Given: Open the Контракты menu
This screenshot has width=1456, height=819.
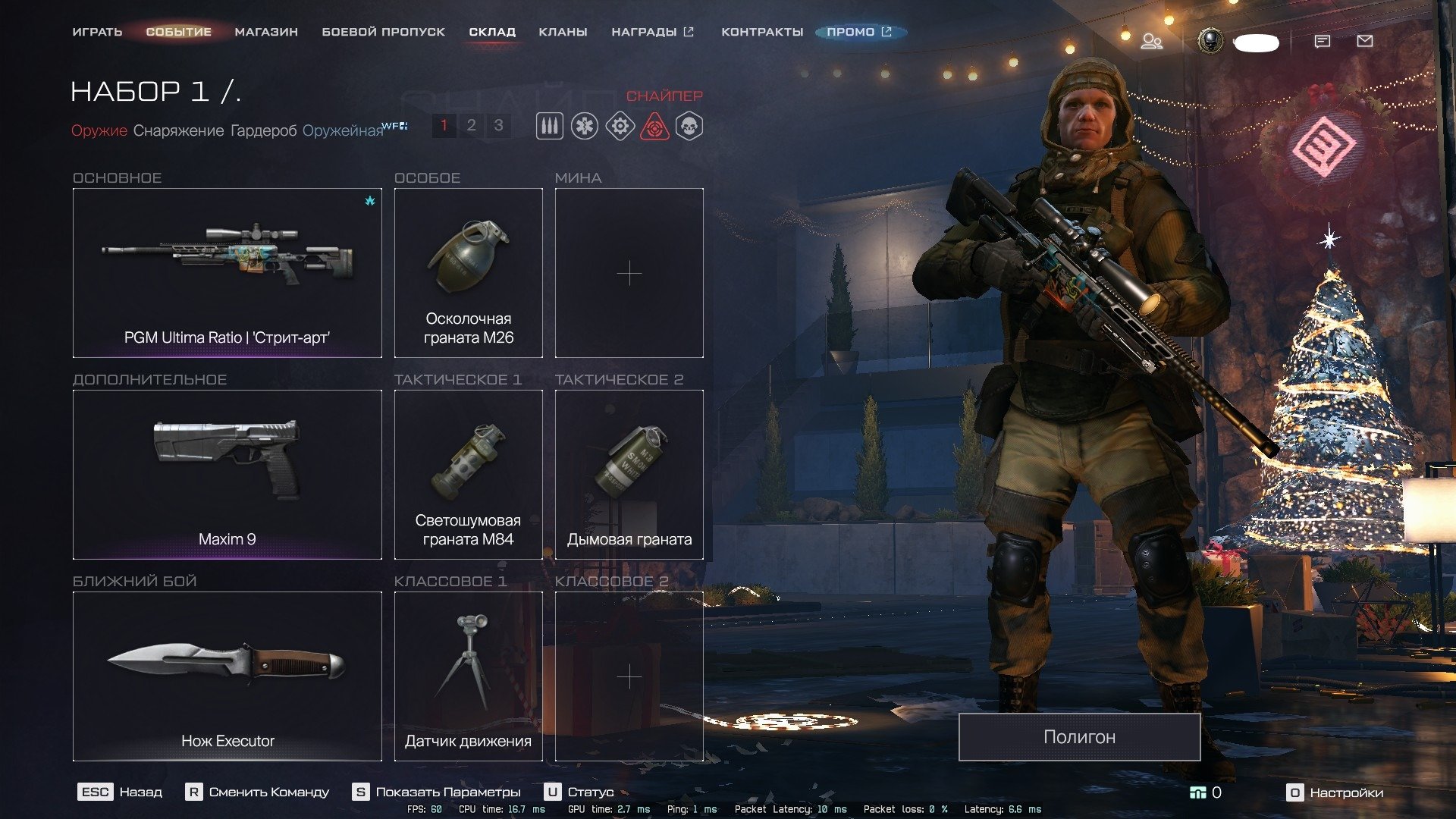Looking at the screenshot, I should (761, 32).
